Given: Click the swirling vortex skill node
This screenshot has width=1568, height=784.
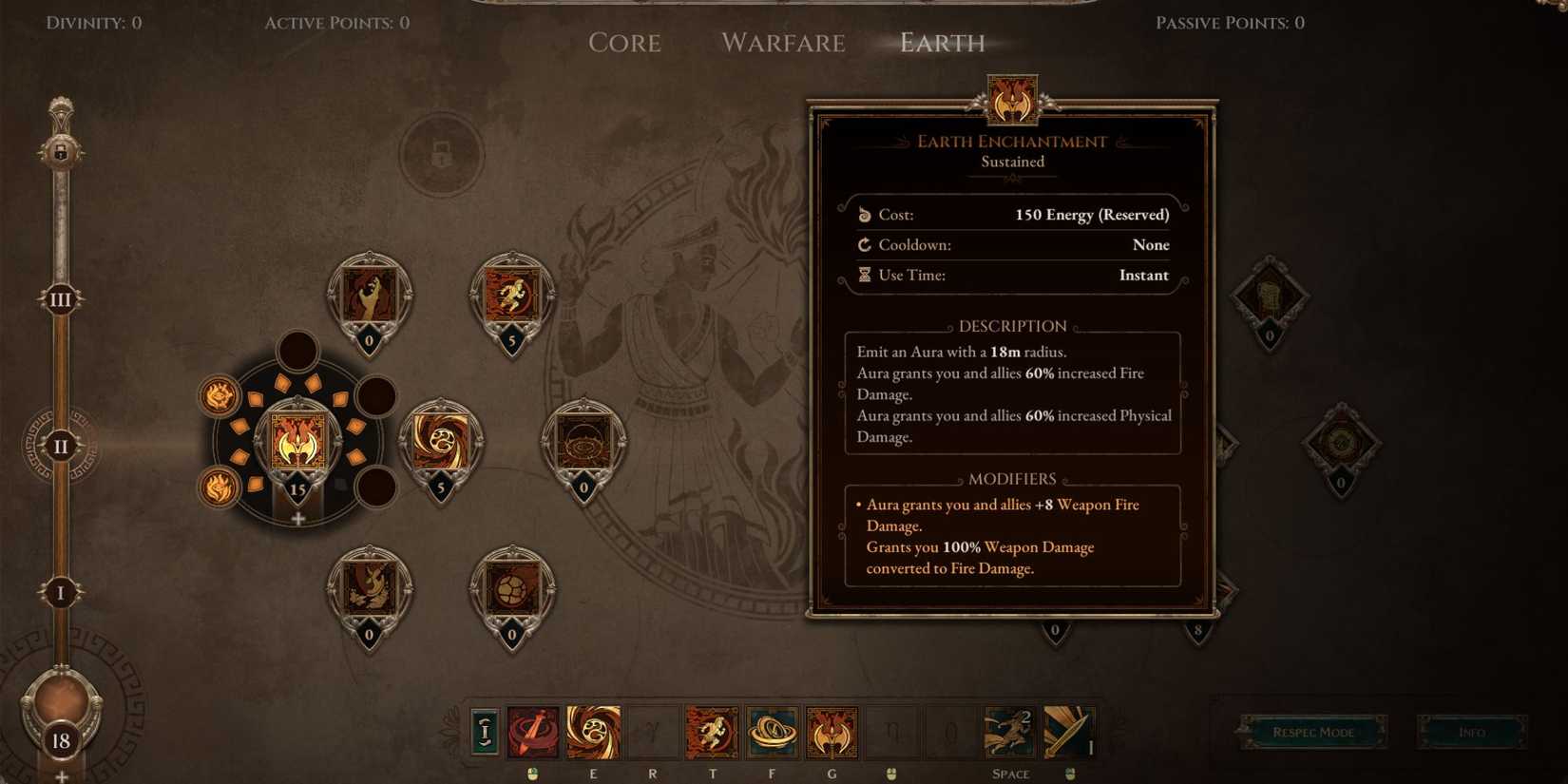Looking at the screenshot, I should 440,442.
